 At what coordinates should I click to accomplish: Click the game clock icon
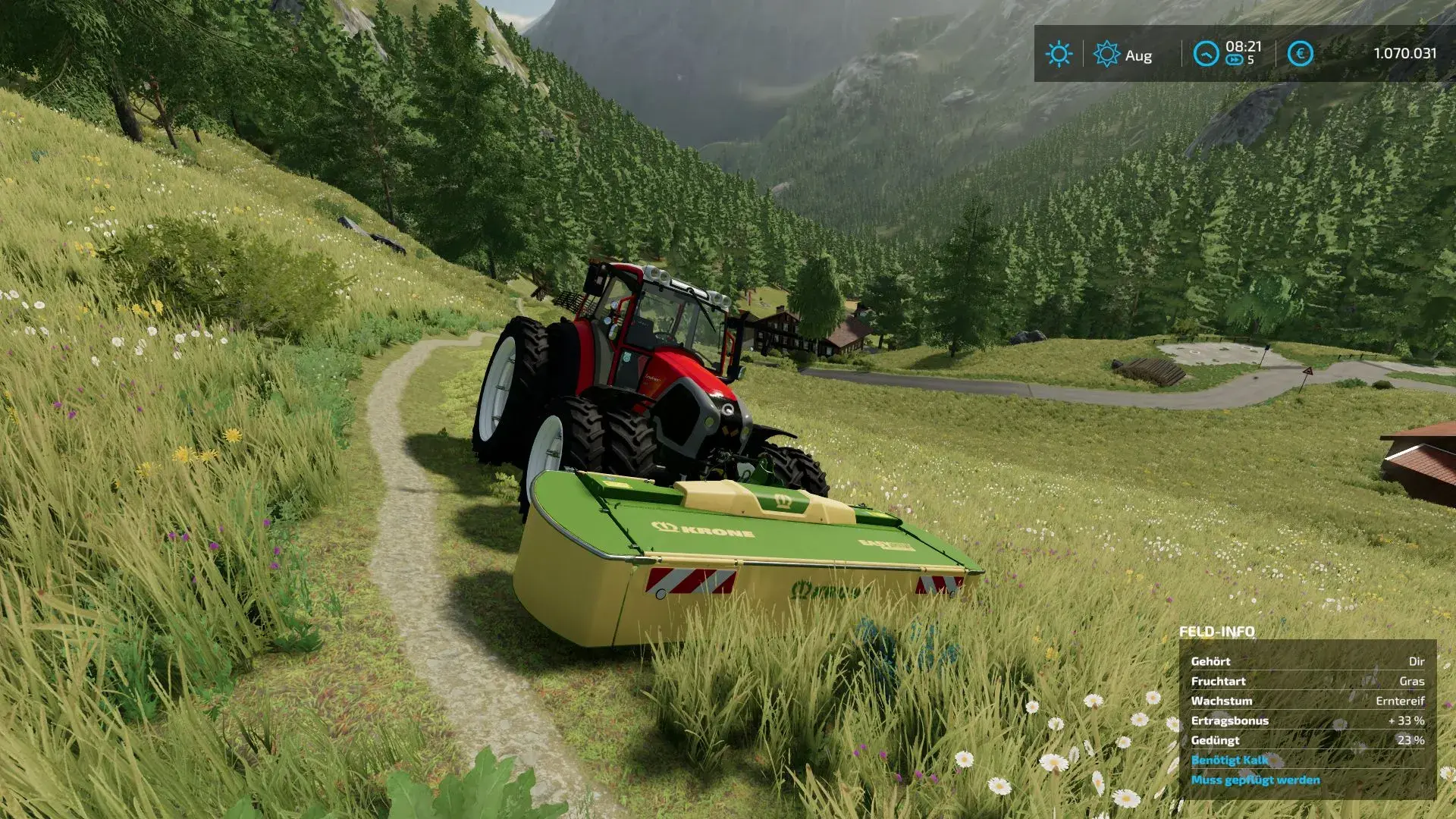click(1206, 54)
